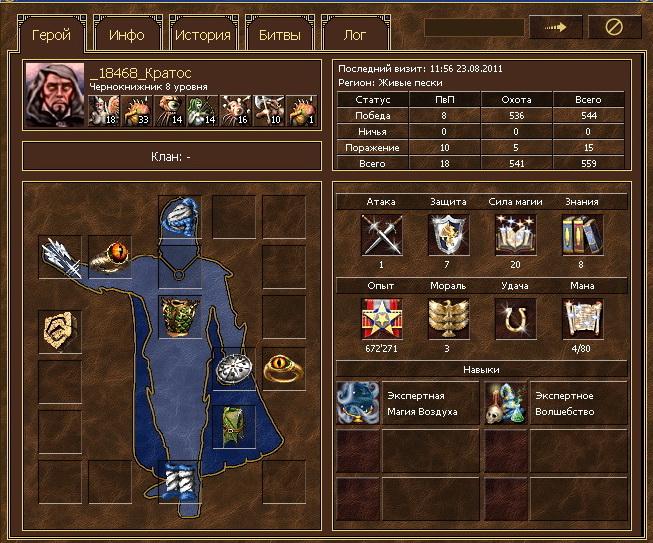Show the Битвы tab
The image size is (653, 543).
[x=277, y=35]
